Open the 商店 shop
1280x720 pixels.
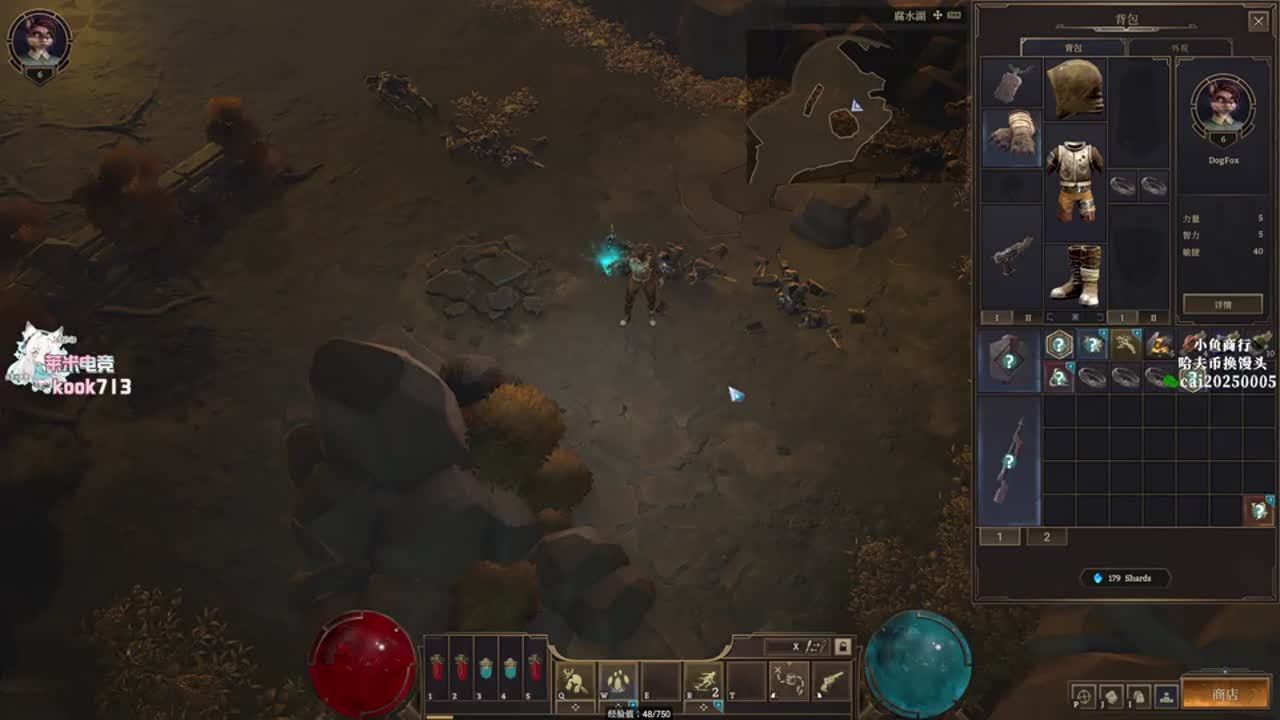[1224, 694]
